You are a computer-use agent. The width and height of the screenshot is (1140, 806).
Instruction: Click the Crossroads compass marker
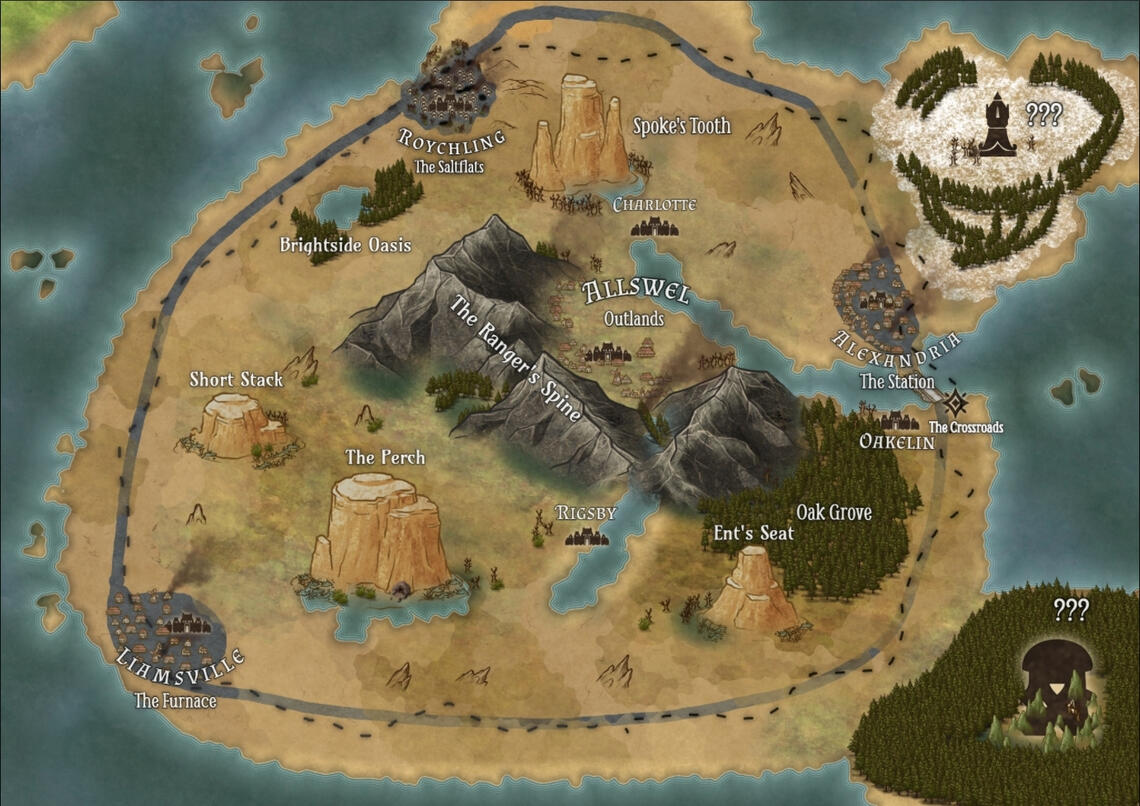coord(957,404)
